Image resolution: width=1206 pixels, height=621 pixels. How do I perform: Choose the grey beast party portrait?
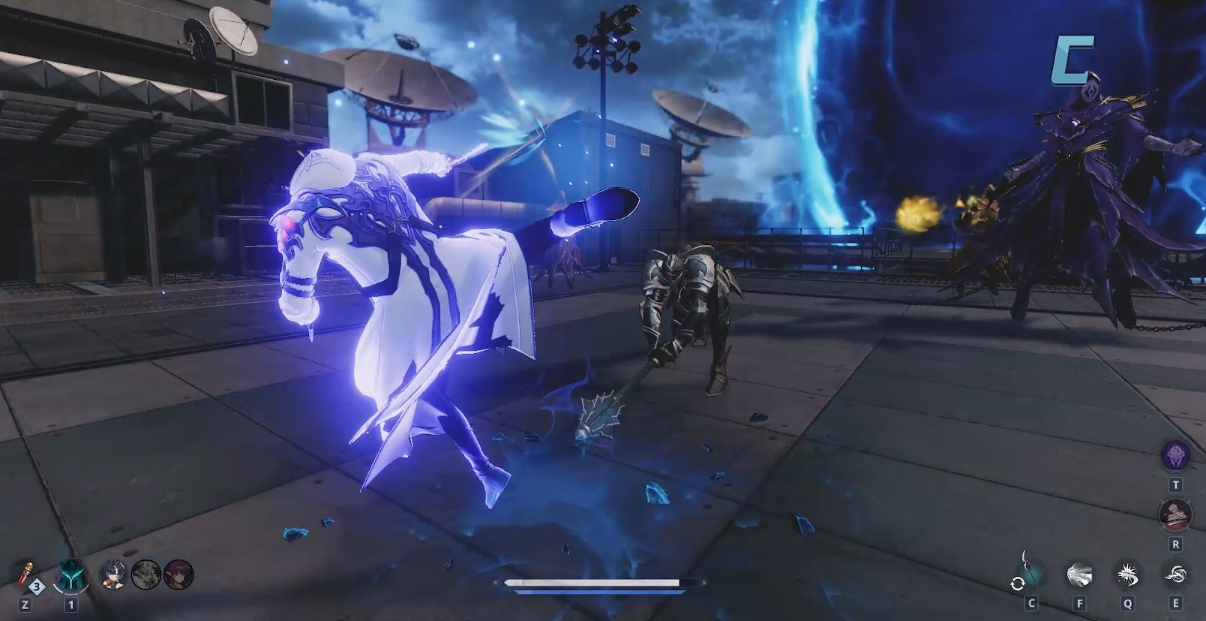[146, 574]
